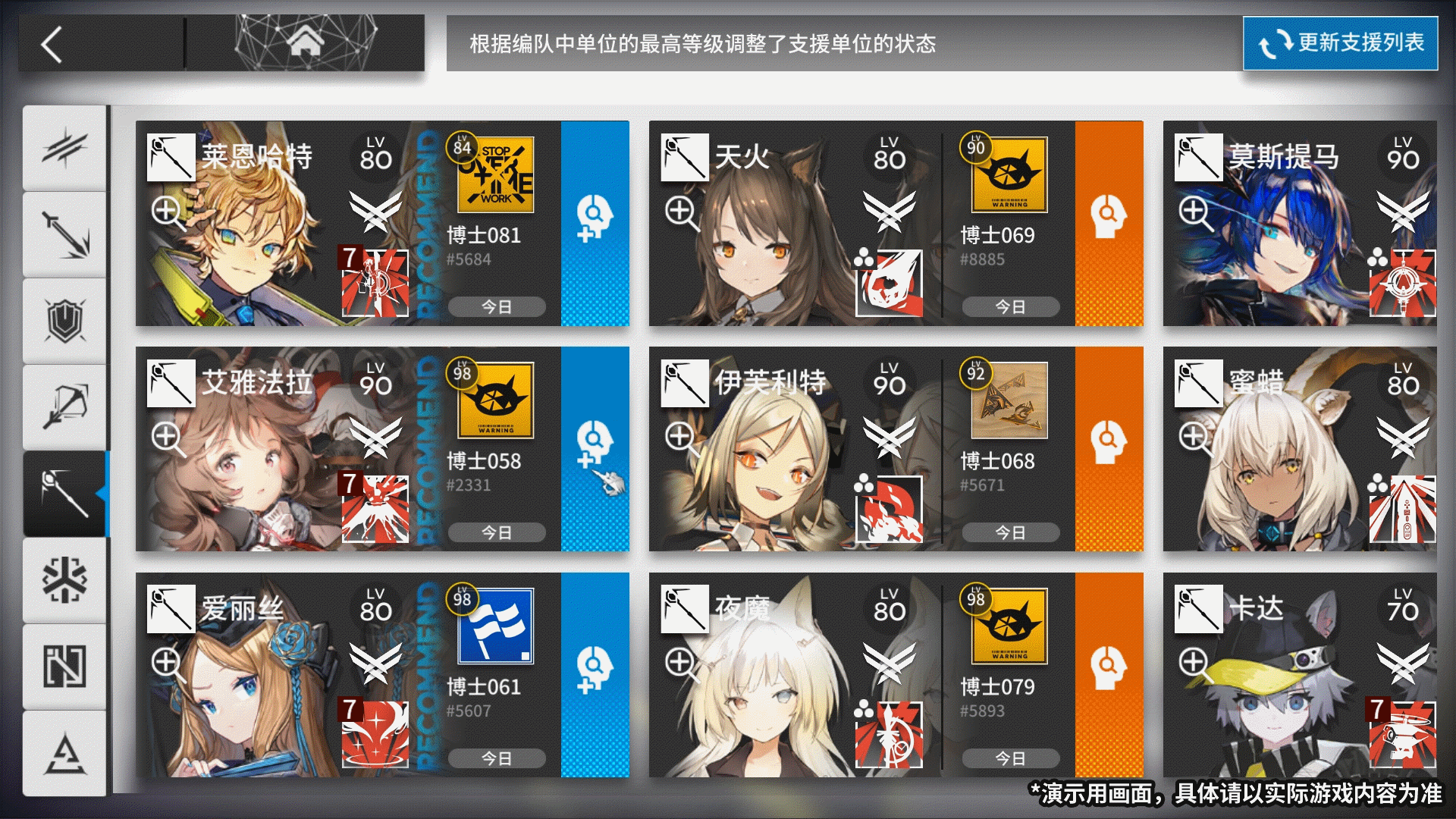The image size is (1456, 819).
Task: Click the 今日 label under 博士081
Action: (x=497, y=306)
